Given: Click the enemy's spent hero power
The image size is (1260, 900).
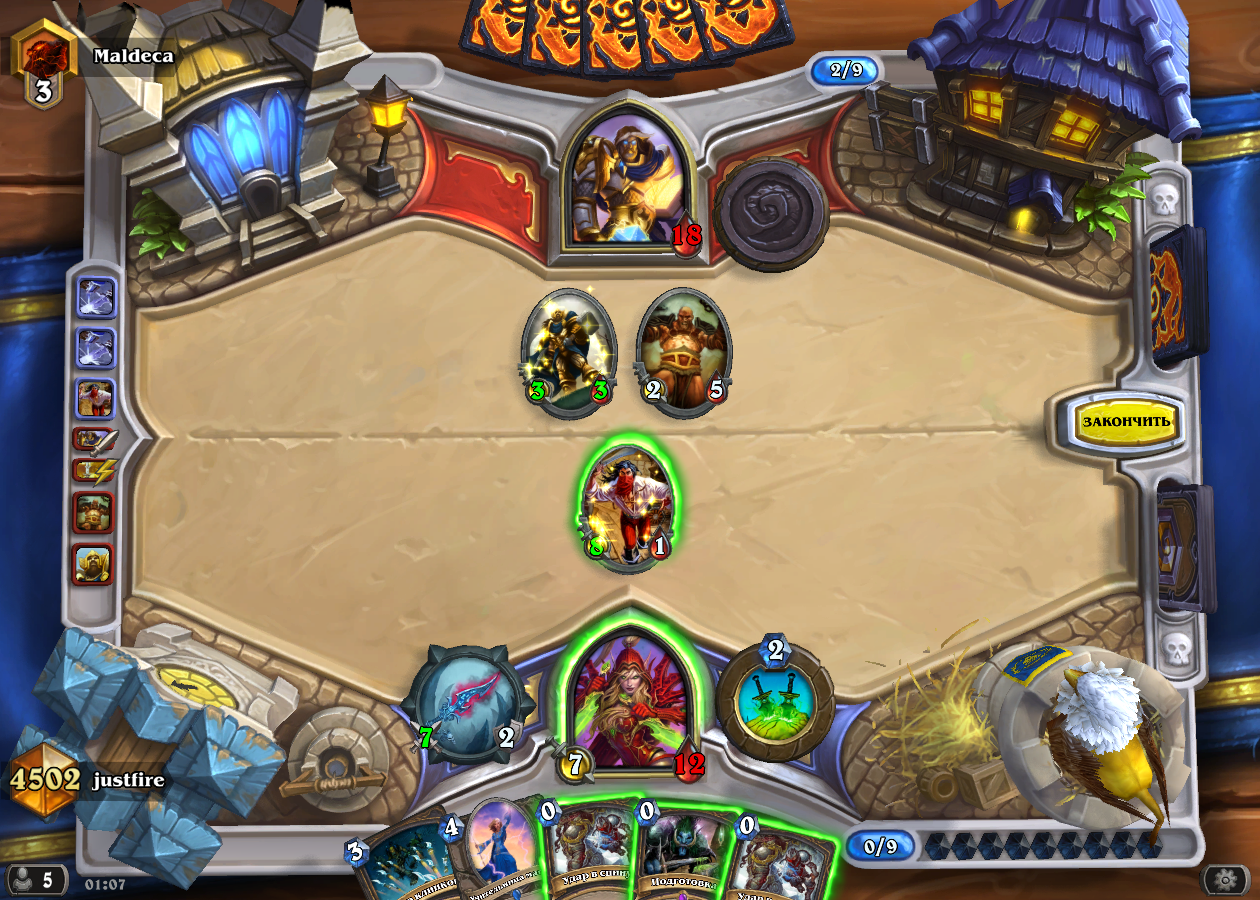Looking at the screenshot, I should click(x=771, y=214).
